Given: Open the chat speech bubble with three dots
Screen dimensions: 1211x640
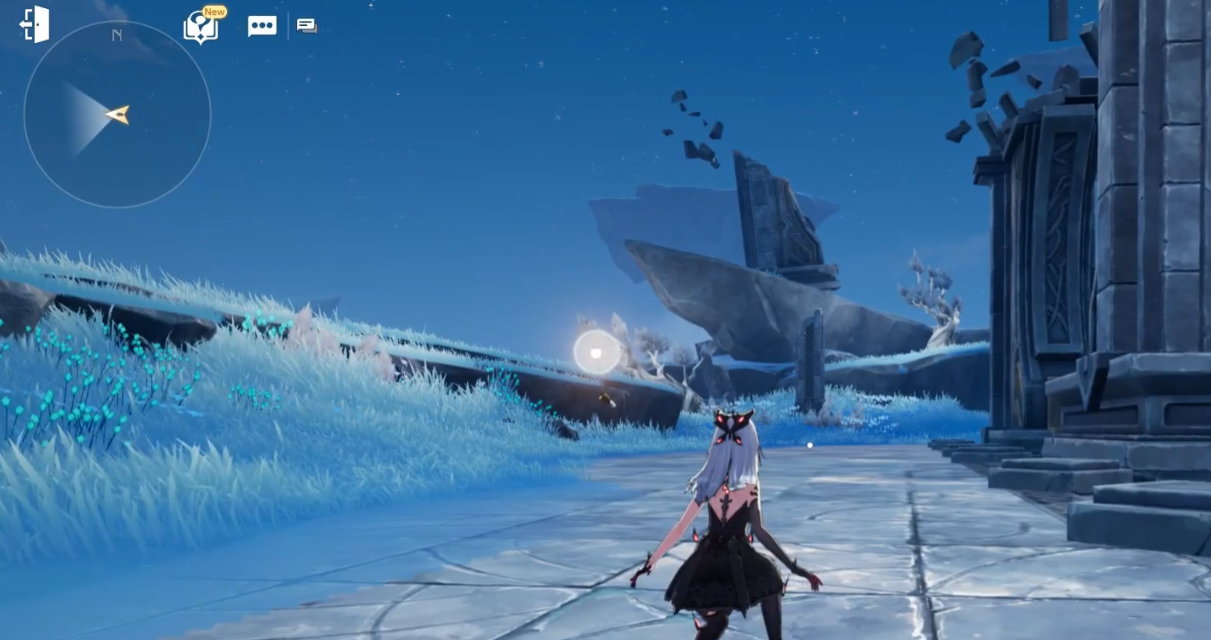Looking at the screenshot, I should point(262,26).
